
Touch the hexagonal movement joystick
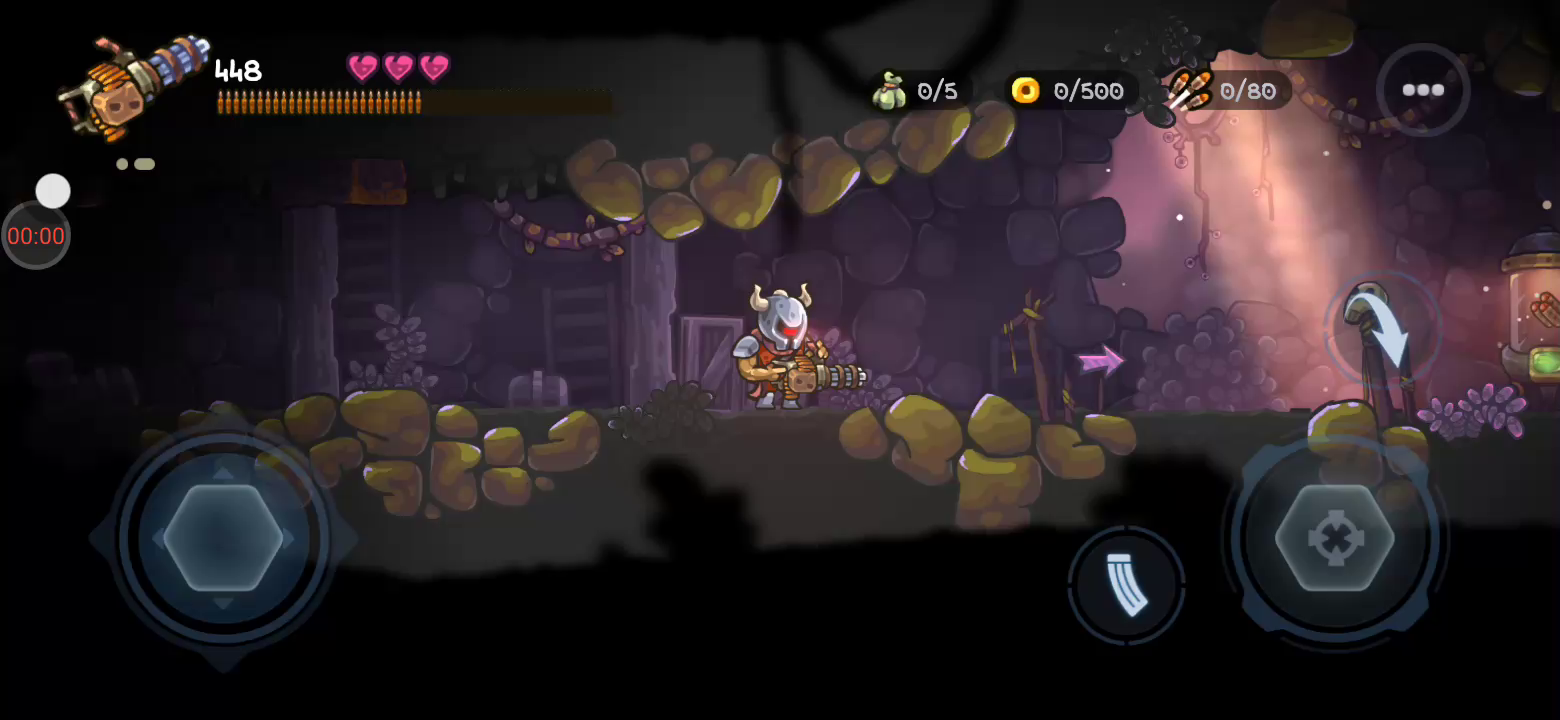point(223,538)
